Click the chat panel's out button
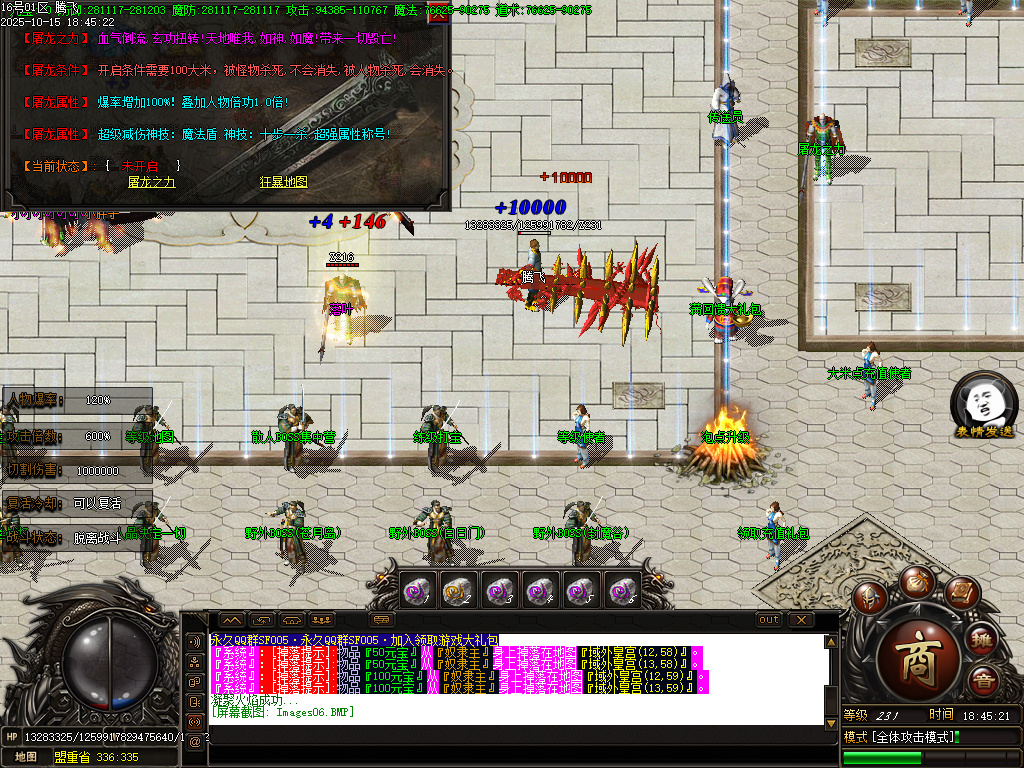Screen dimensions: 1024x768 (x=768, y=620)
